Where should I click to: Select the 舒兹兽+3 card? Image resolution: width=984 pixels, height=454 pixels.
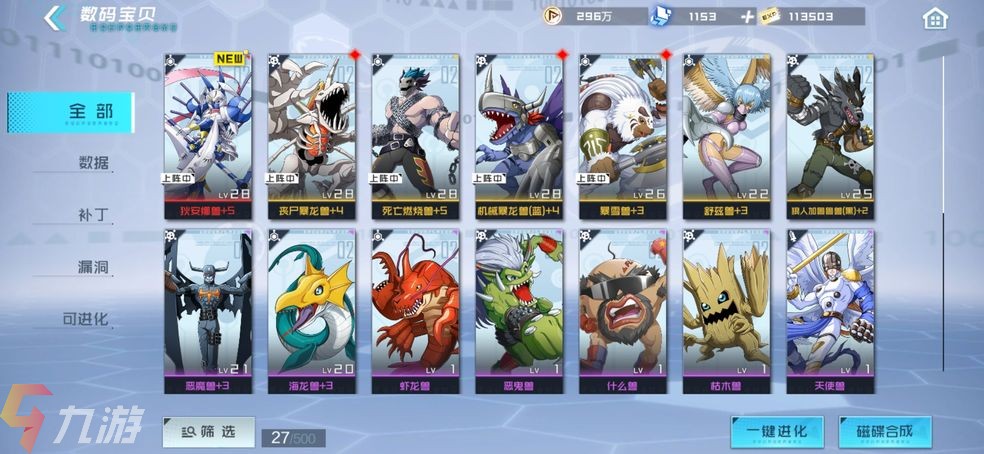[726, 136]
